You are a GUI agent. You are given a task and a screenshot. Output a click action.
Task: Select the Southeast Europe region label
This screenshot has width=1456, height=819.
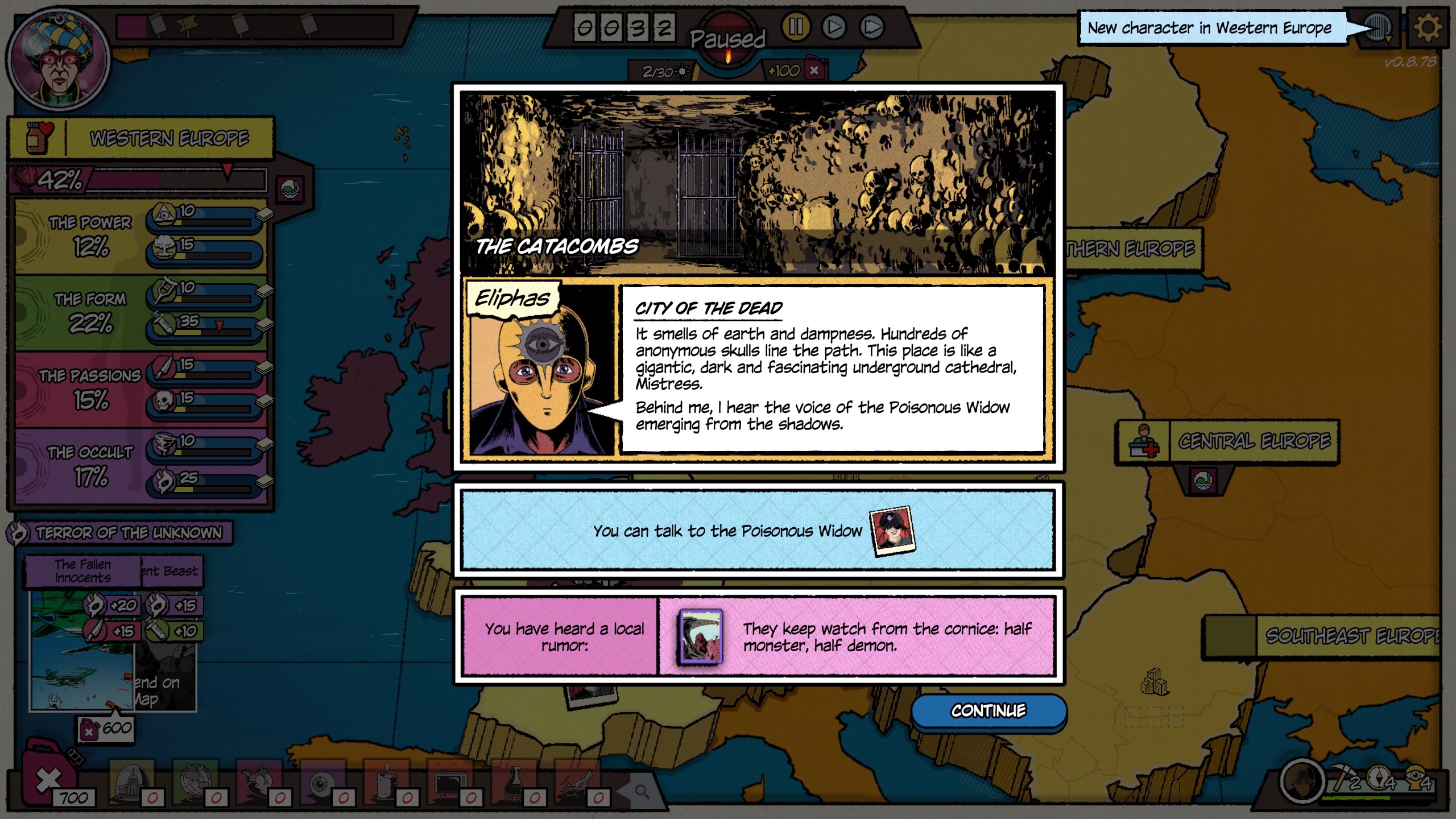(1348, 636)
